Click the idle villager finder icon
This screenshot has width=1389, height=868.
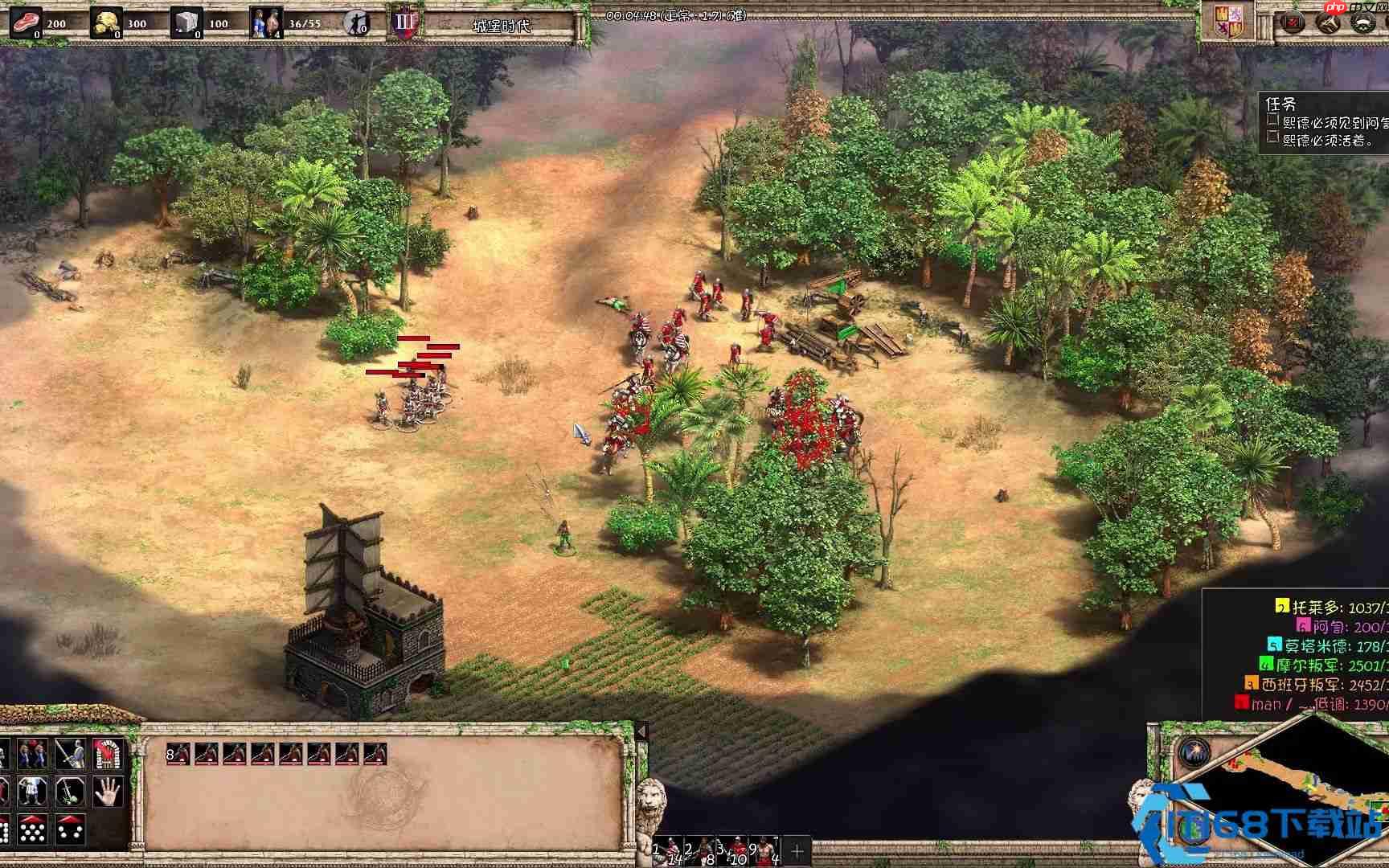[x=355, y=23]
